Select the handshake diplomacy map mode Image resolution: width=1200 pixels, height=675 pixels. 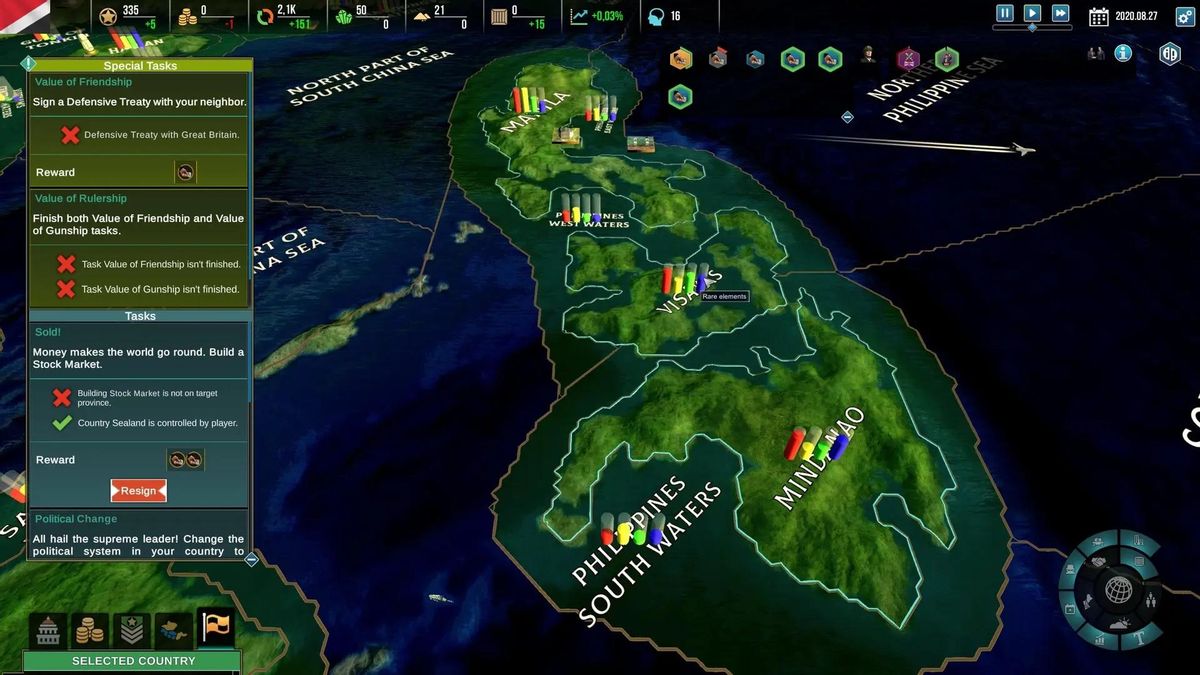click(x=1097, y=561)
